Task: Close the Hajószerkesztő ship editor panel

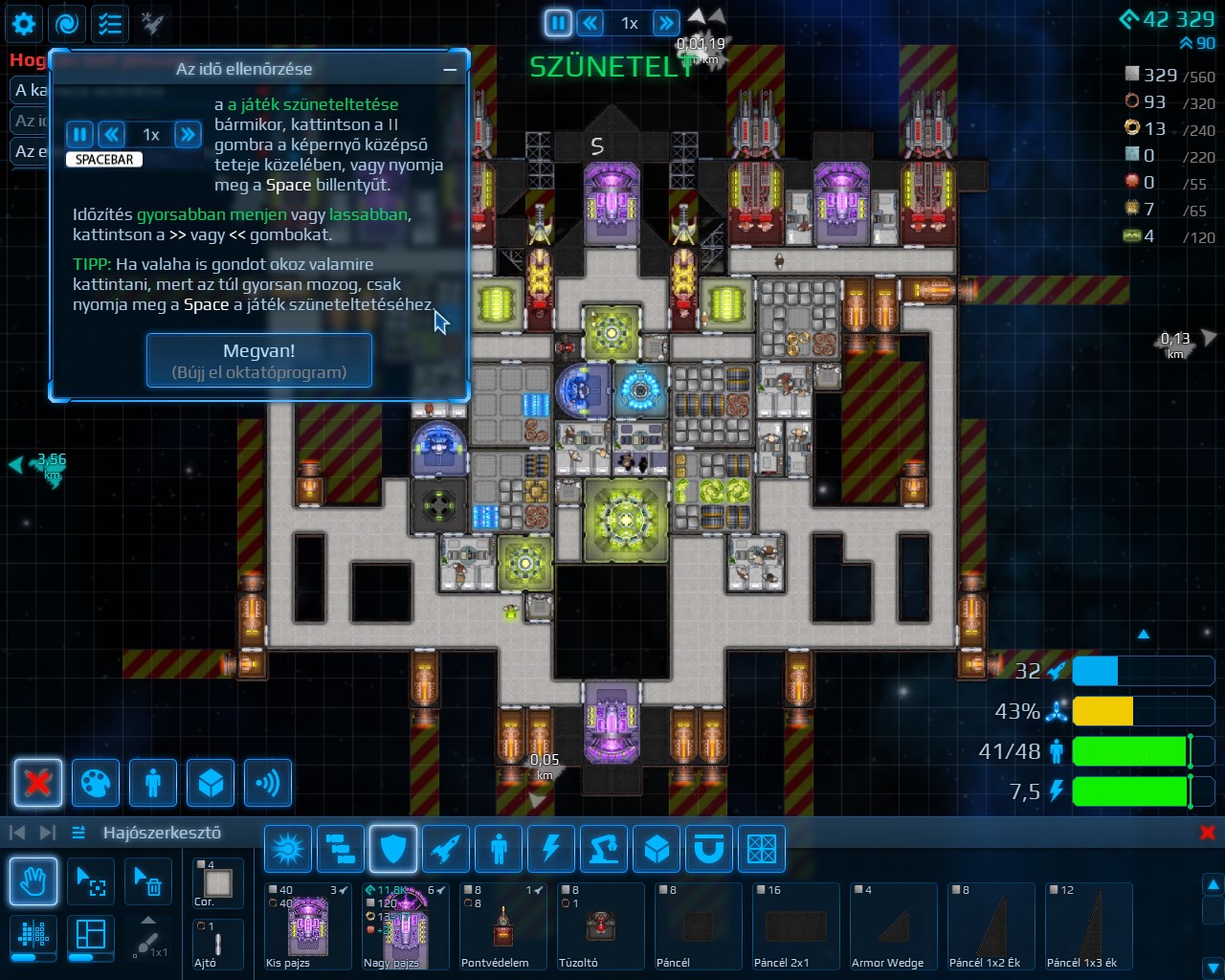Action: (1208, 833)
